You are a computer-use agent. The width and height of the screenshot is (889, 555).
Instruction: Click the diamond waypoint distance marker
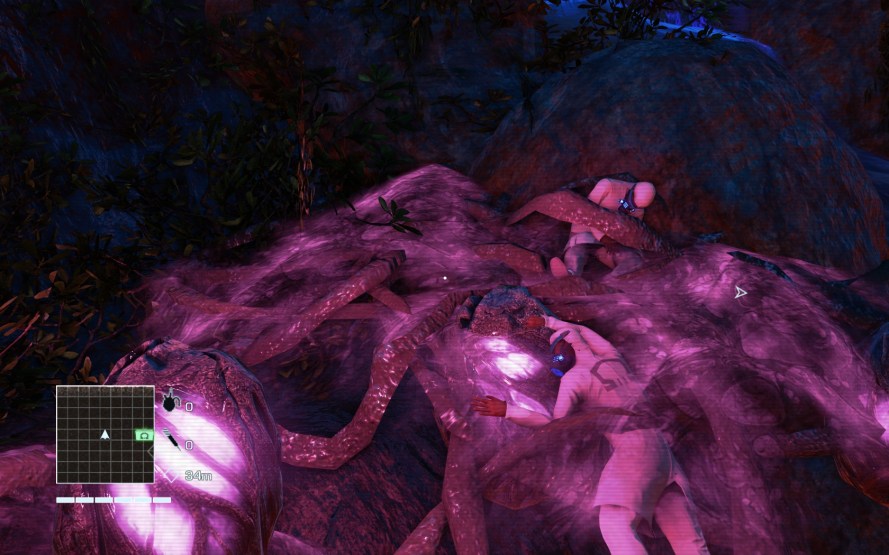pos(171,476)
